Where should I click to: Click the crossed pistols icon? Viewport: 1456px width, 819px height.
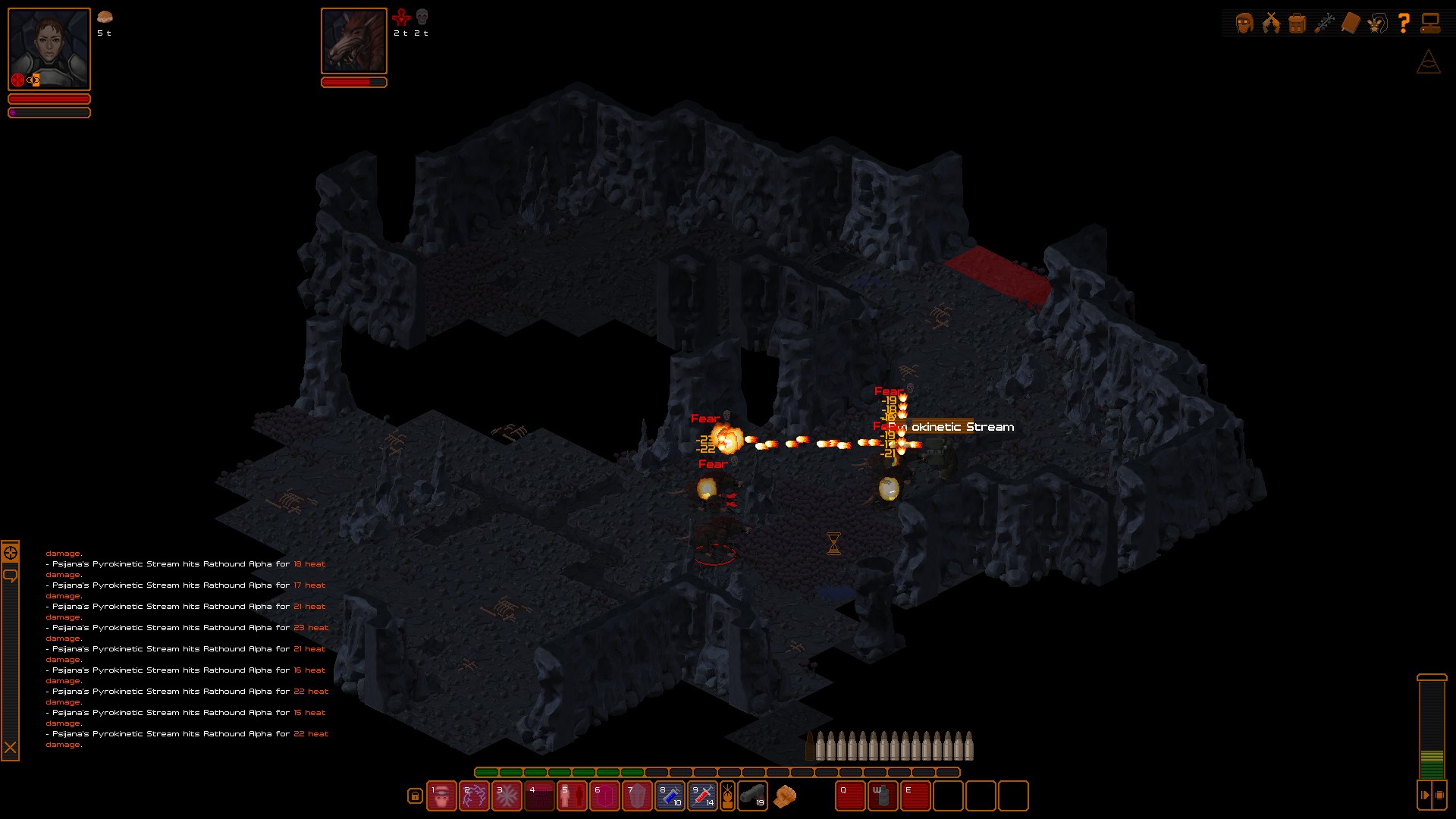tap(1271, 23)
